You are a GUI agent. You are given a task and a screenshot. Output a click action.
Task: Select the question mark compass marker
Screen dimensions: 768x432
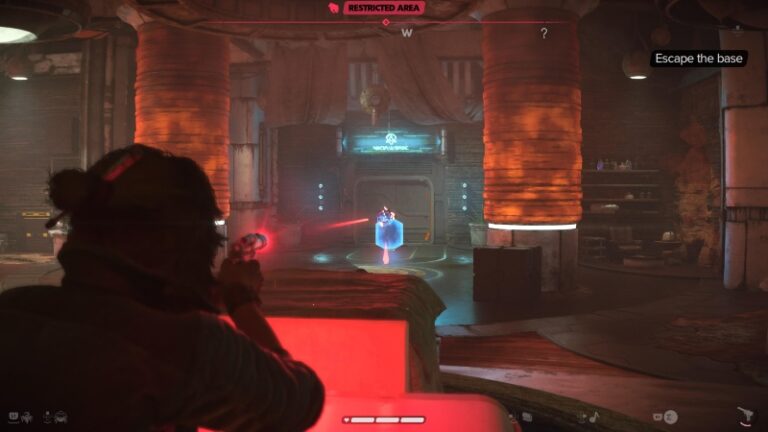click(x=544, y=33)
